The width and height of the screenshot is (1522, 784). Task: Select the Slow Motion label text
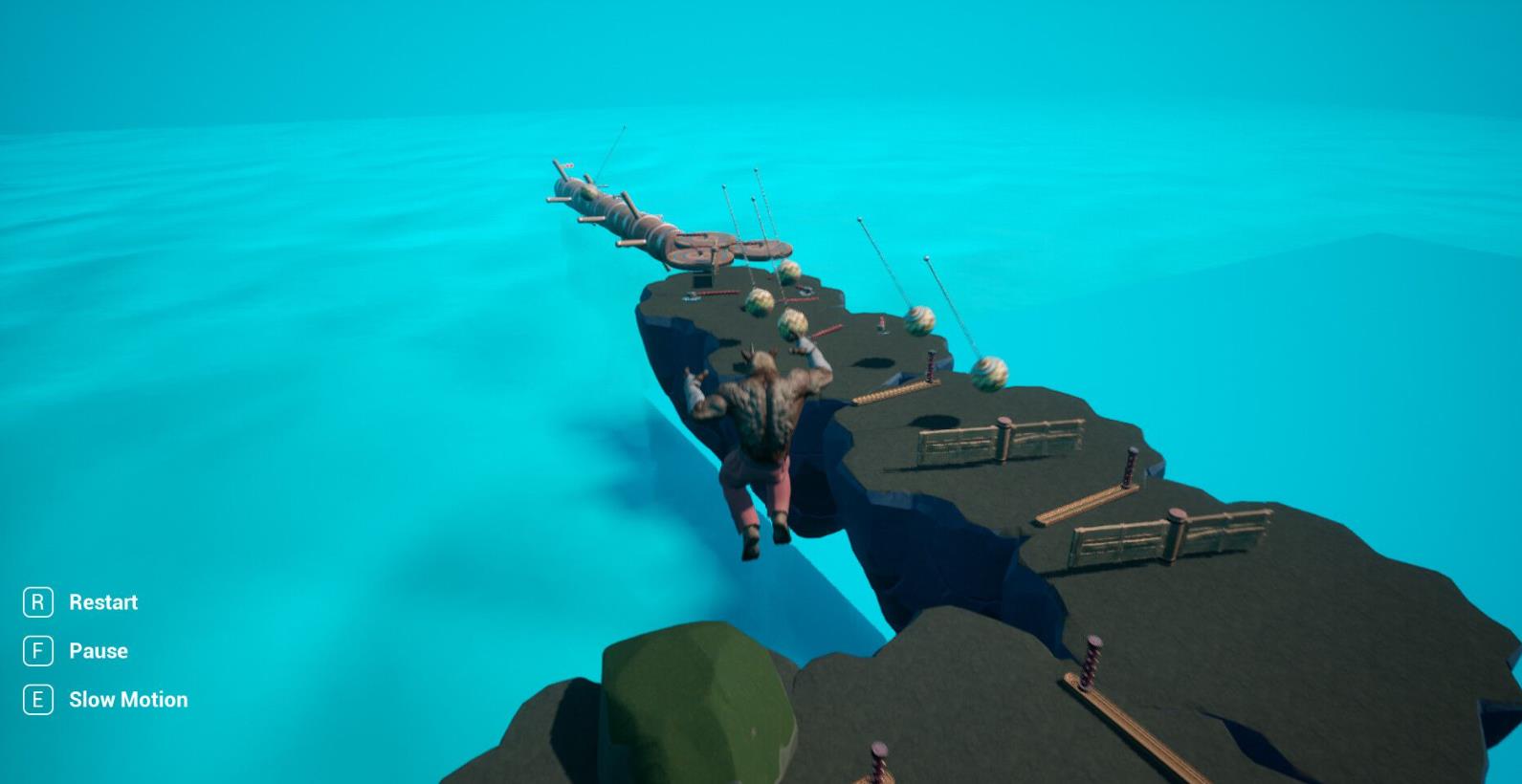point(127,700)
